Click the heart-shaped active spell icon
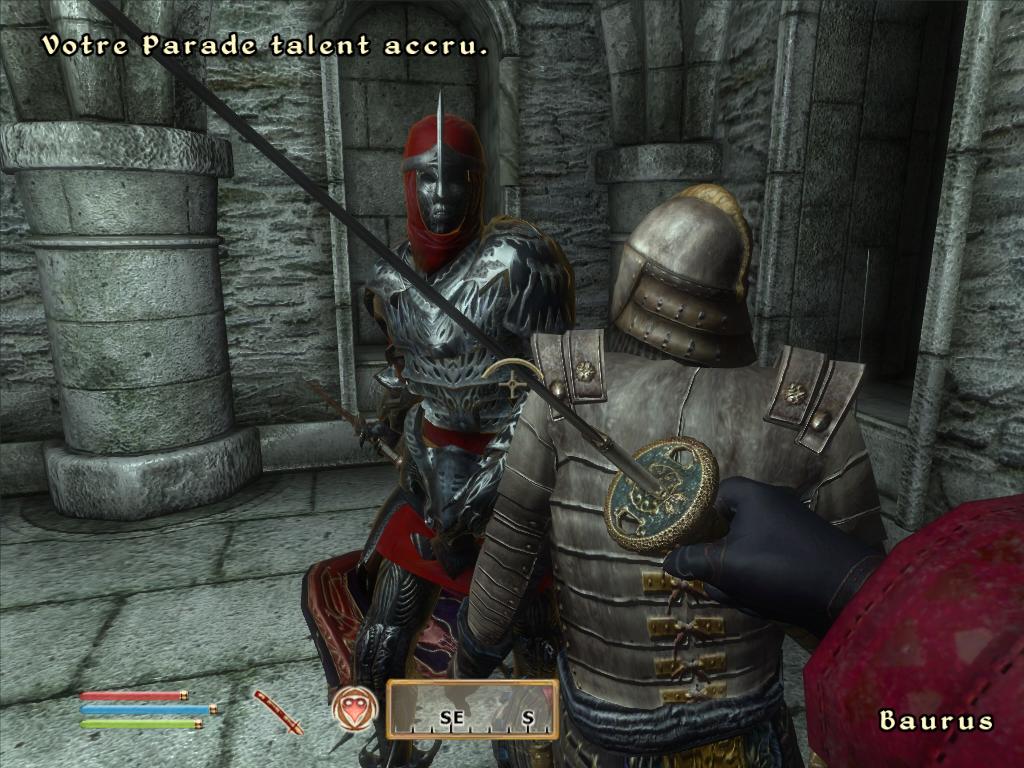1024x768 pixels. 354,710
